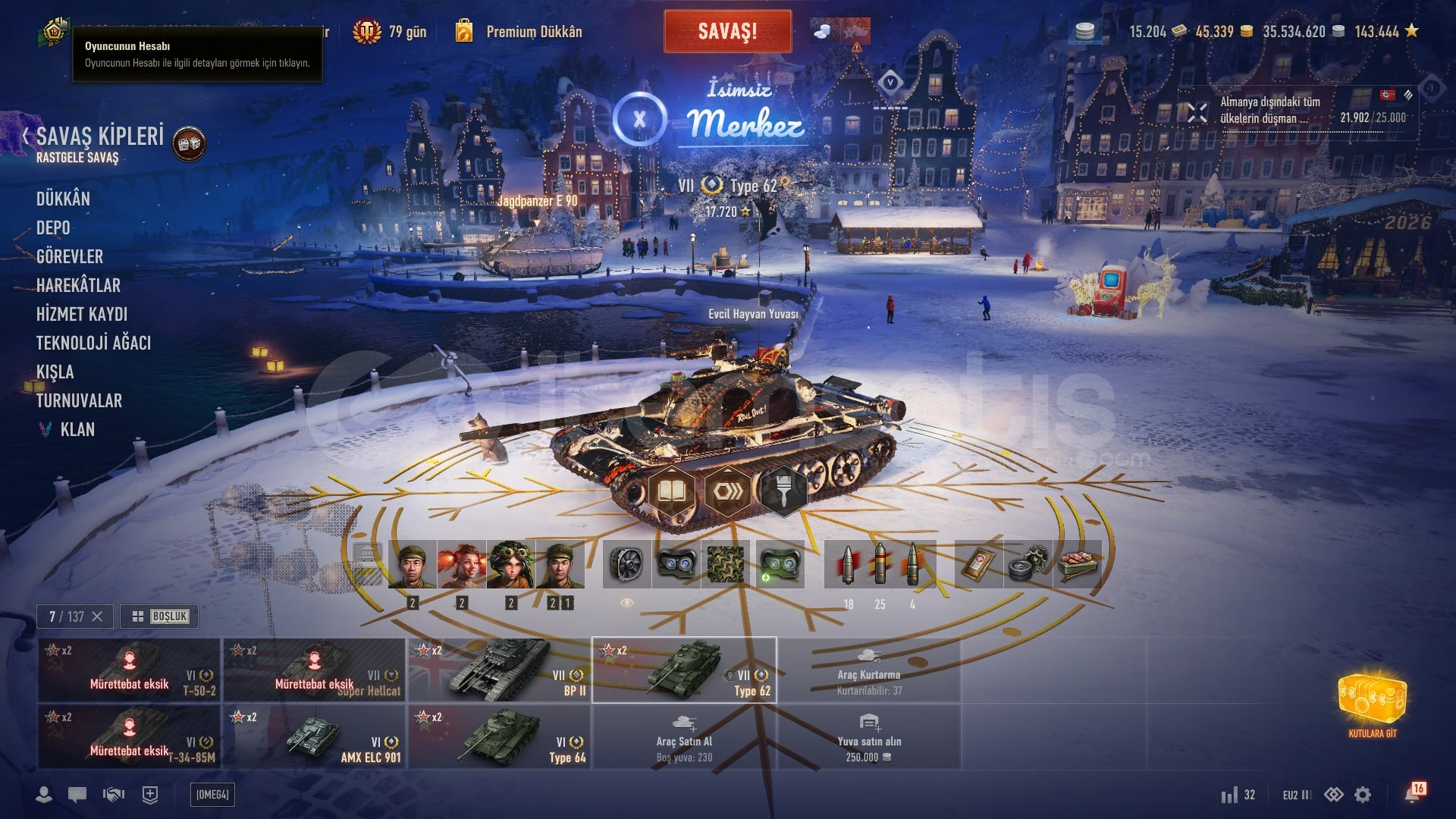The image size is (1456, 819).
Task: Open TEKNOLOJİ AĞACI tech tree
Action: [x=93, y=344]
